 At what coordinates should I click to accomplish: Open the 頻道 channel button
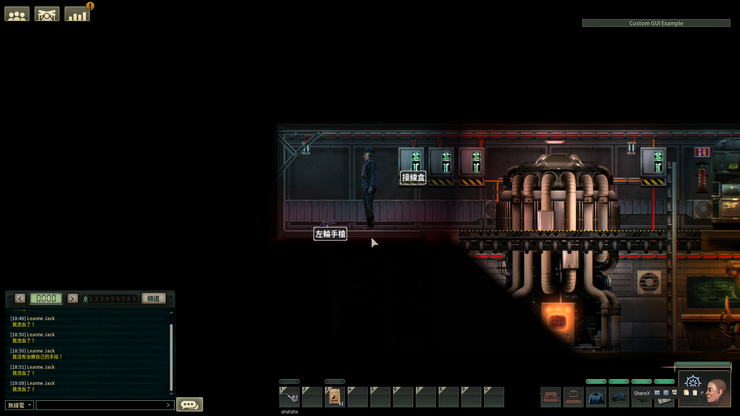(x=153, y=298)
